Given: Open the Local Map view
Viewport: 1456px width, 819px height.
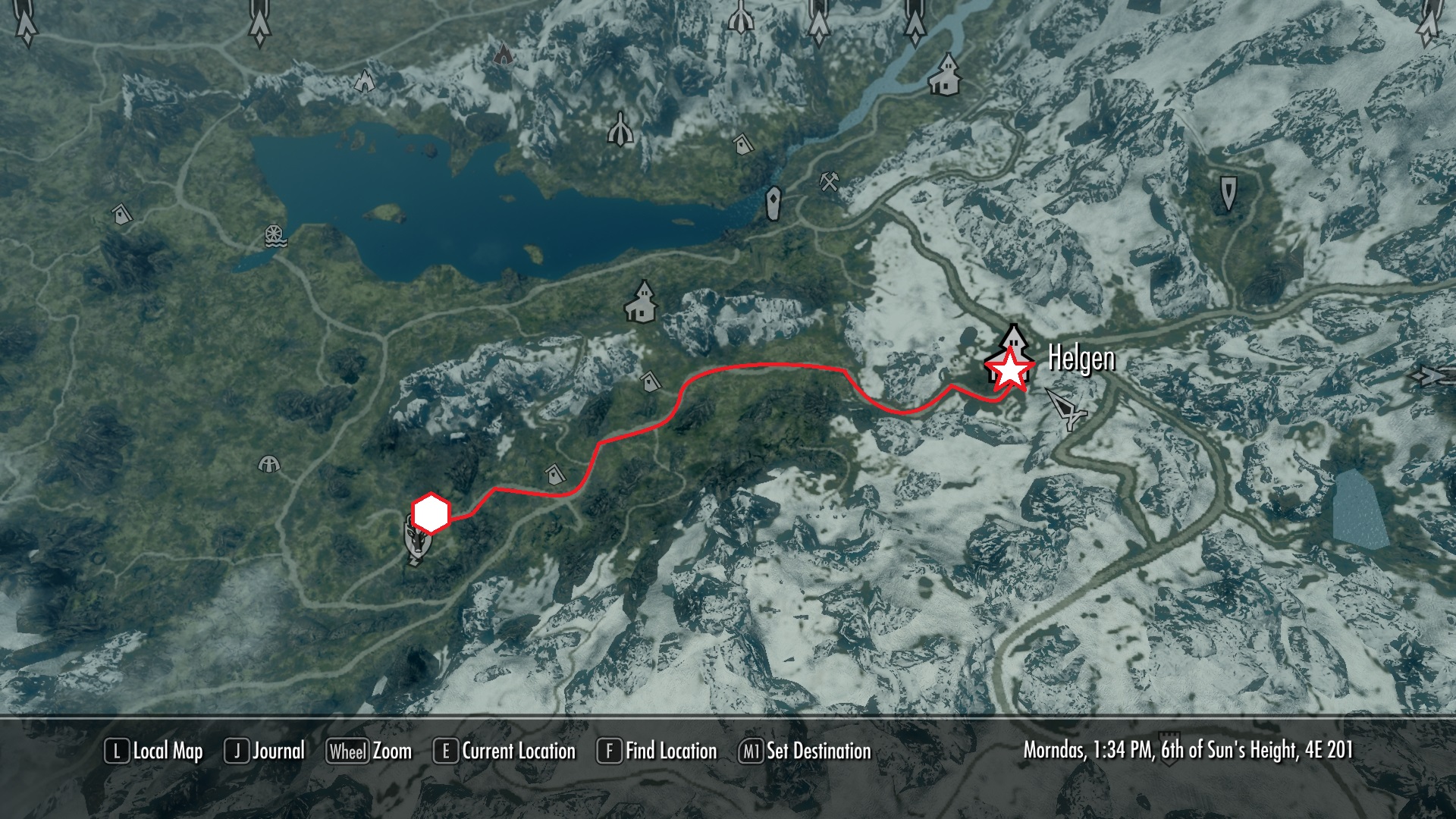Looking at the screenshot, I should [x=155, y=752].
